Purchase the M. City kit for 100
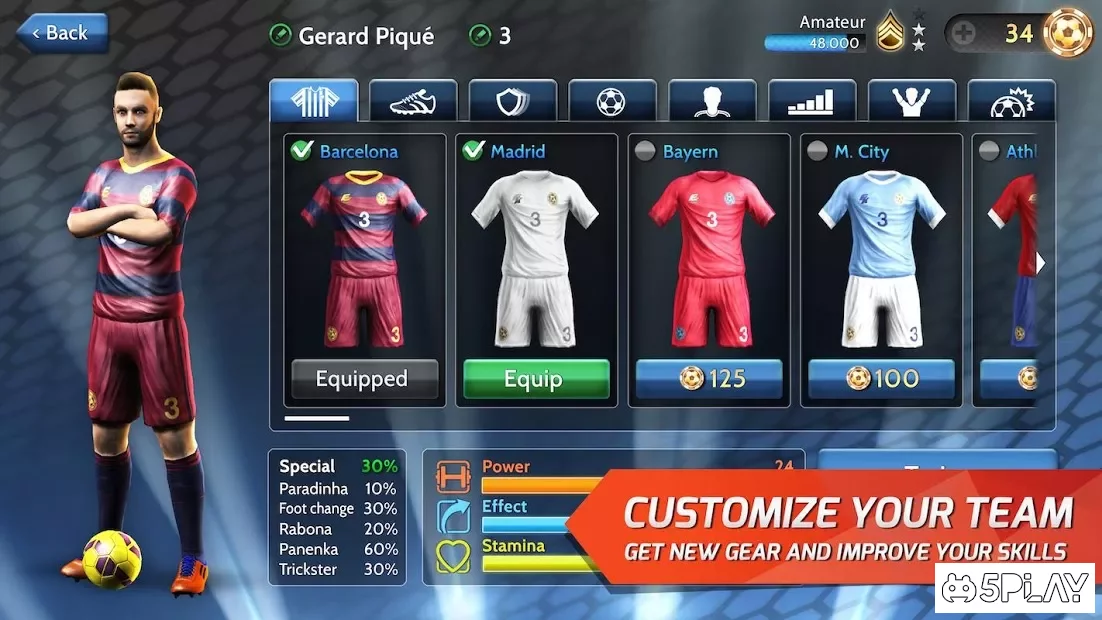Screen dimensions: 1102x620 (881, 379)
